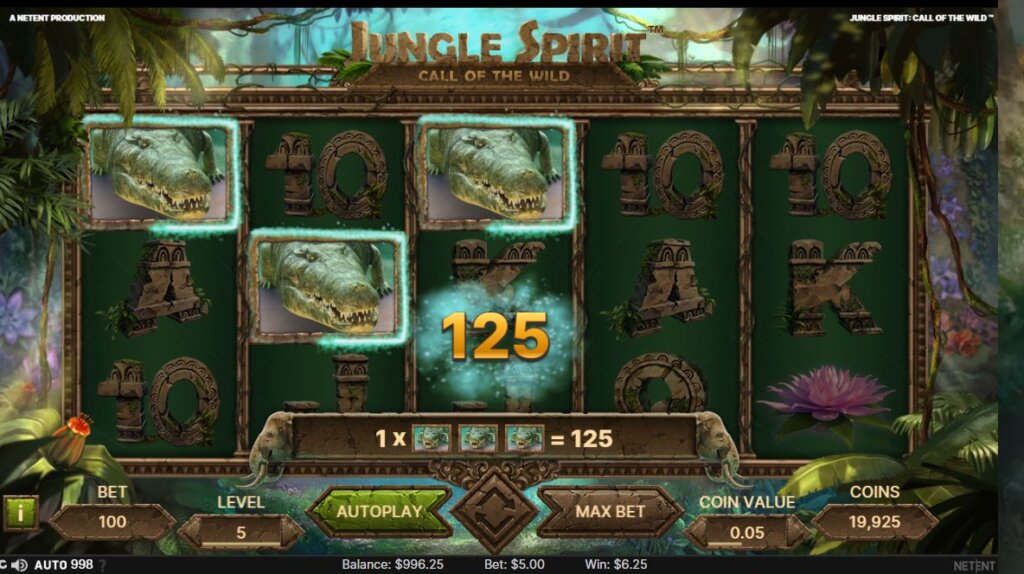Increase the bet Level
The width and height of the screenshot is (1024, 574).
pyautogui.click(x=294, y=533)
